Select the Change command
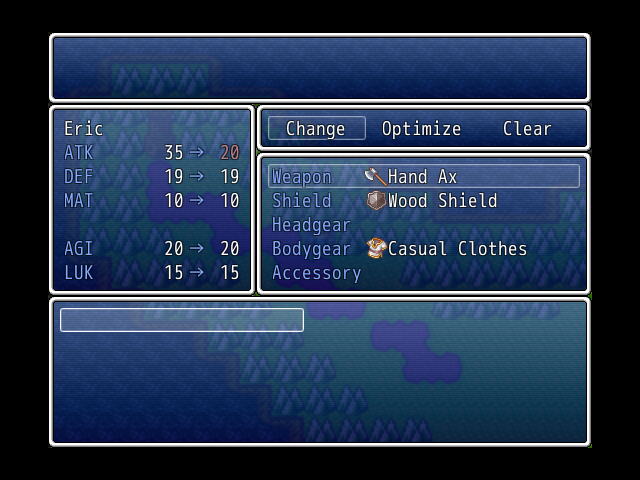This screenshot has width=640, height=480. (x=315, y=129)
